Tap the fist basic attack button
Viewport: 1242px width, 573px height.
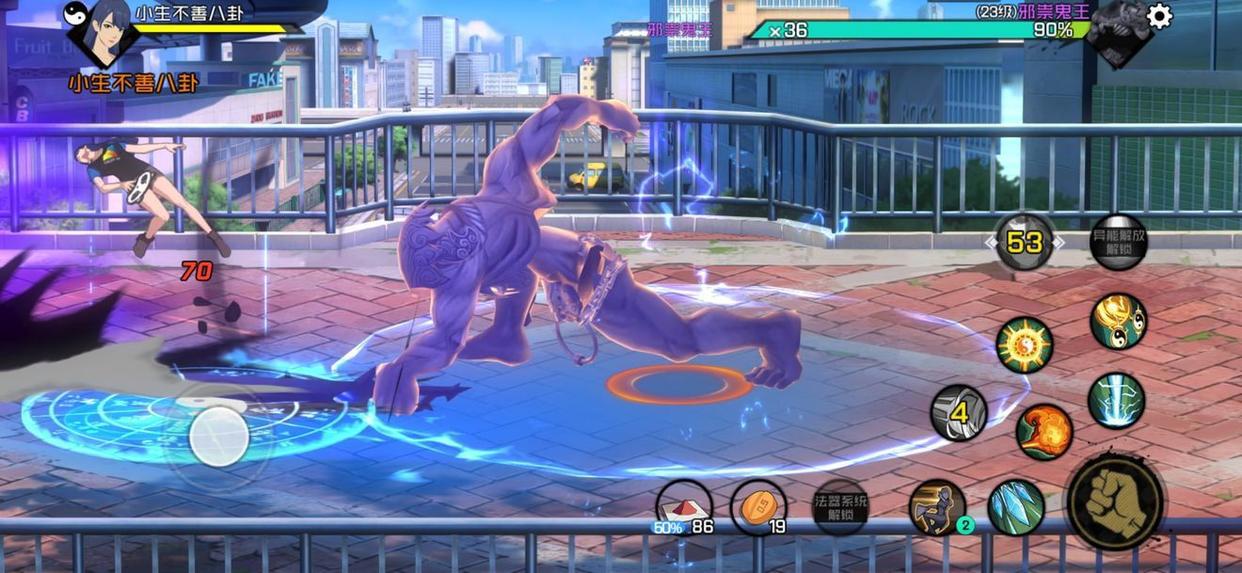[1115, 500]
